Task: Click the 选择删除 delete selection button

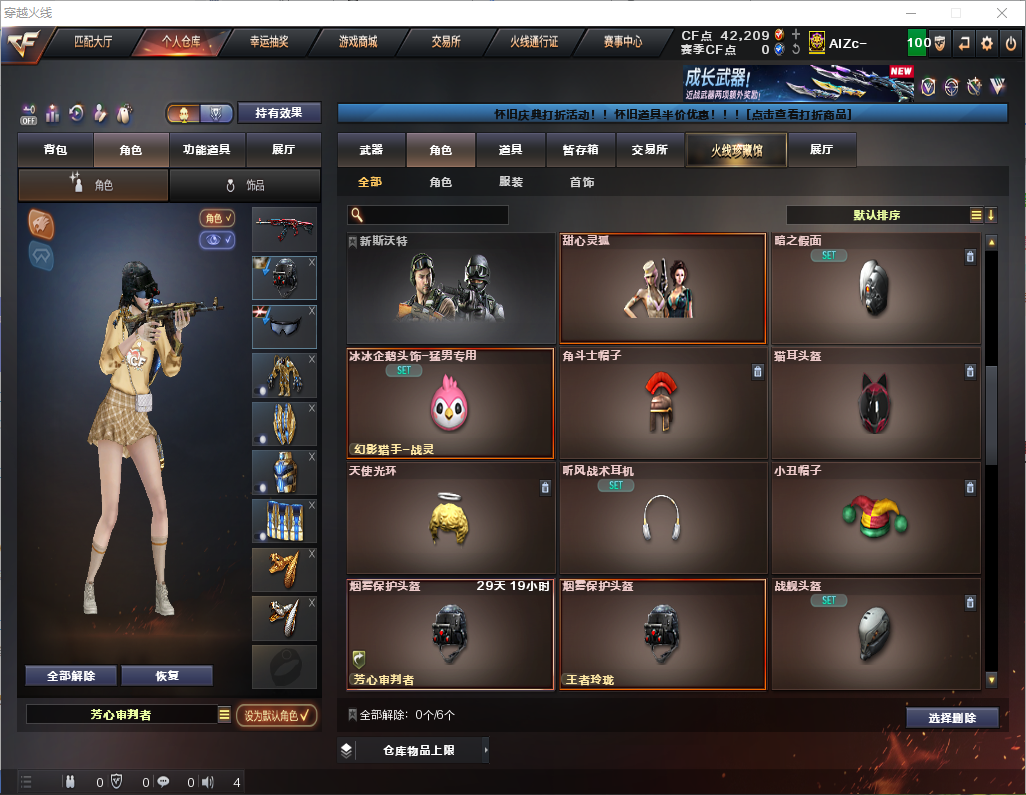Action: pos(952,718)
